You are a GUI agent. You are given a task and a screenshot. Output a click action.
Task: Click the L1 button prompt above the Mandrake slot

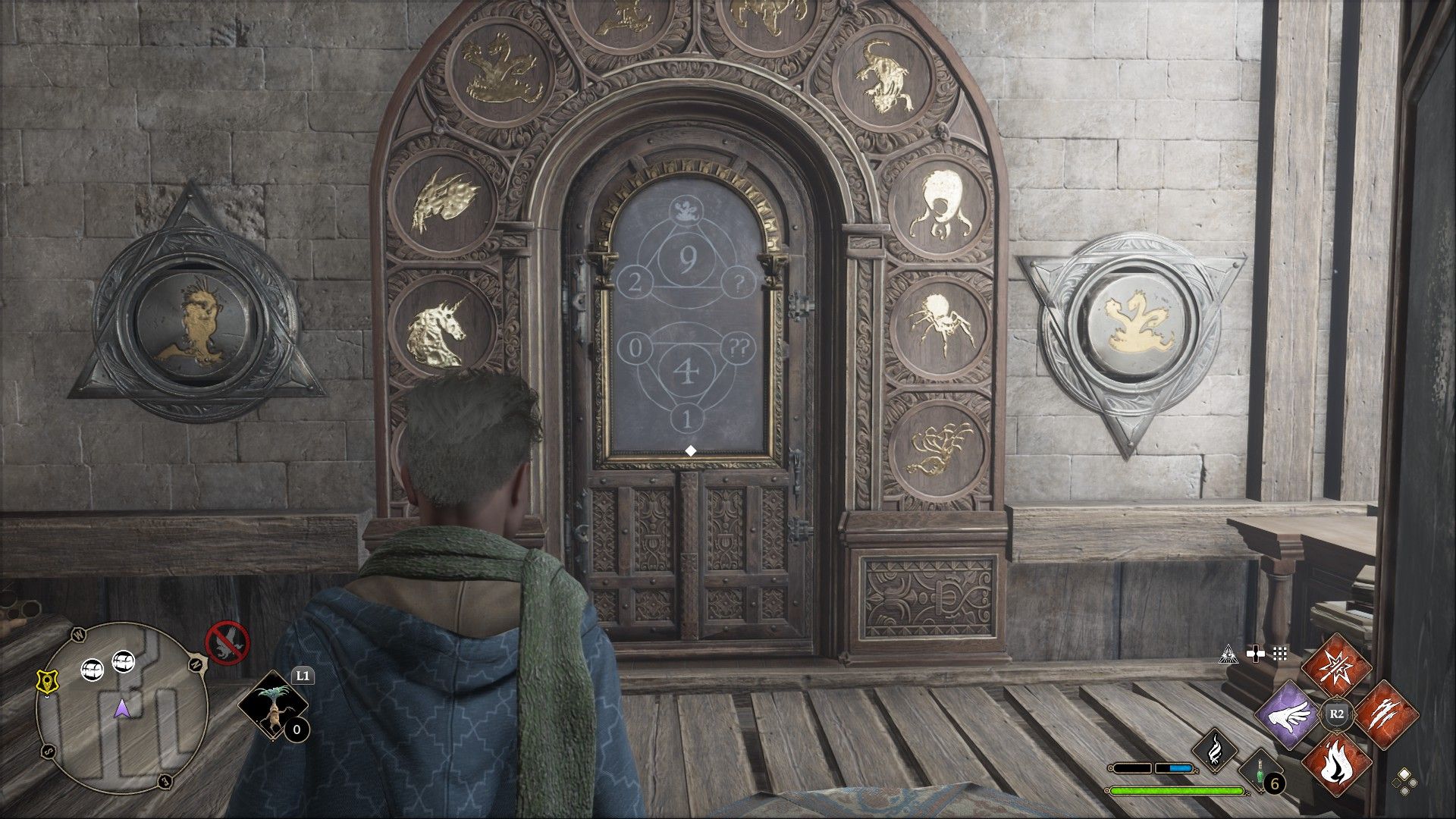tap(303, 675)
